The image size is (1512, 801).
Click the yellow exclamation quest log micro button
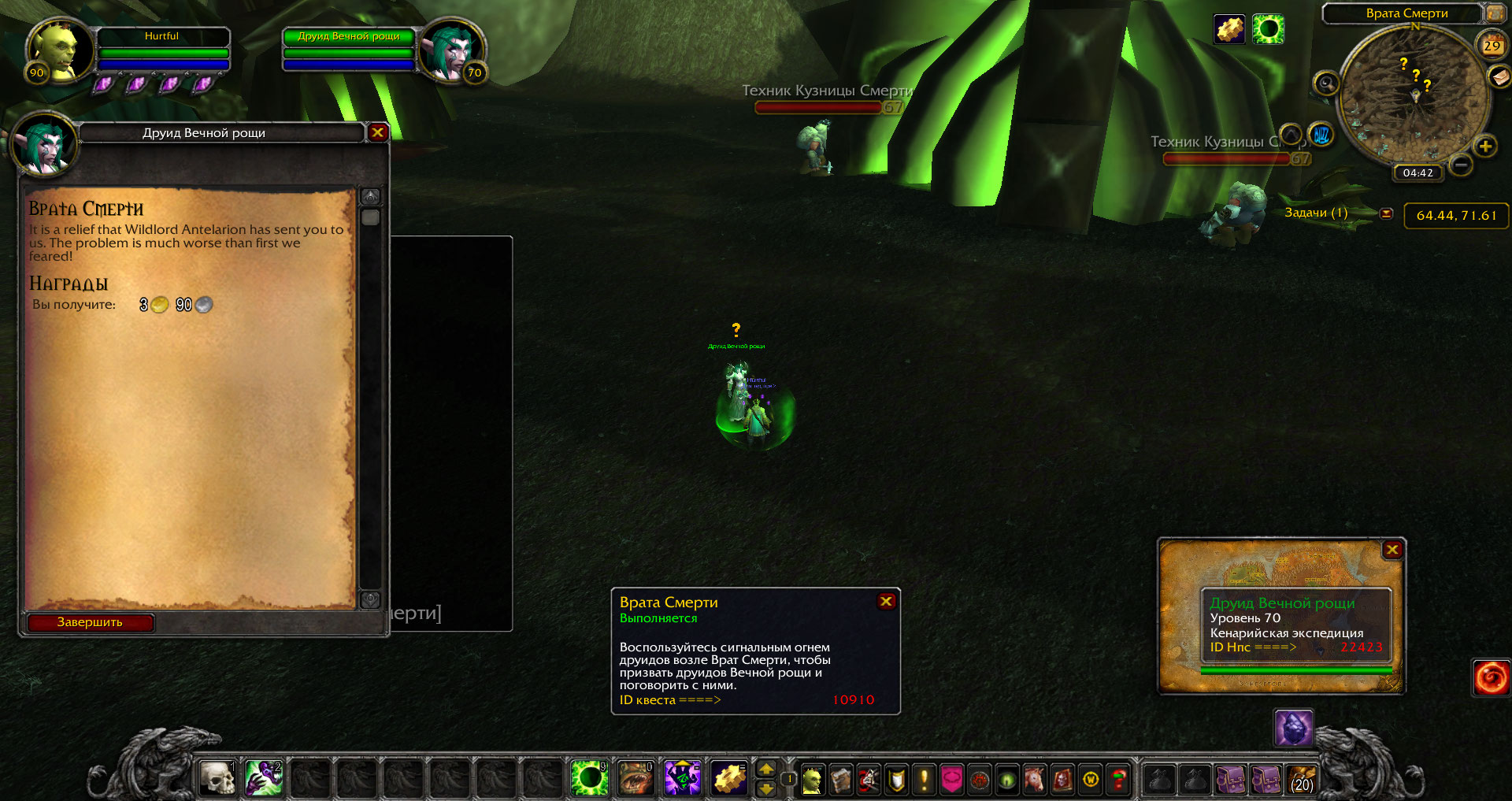(924, 780)
